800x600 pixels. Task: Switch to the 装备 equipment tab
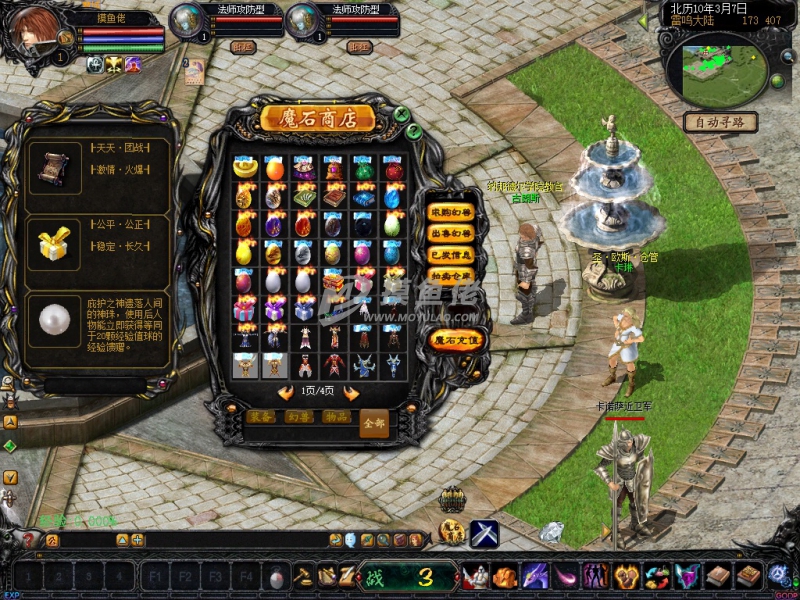260,416
